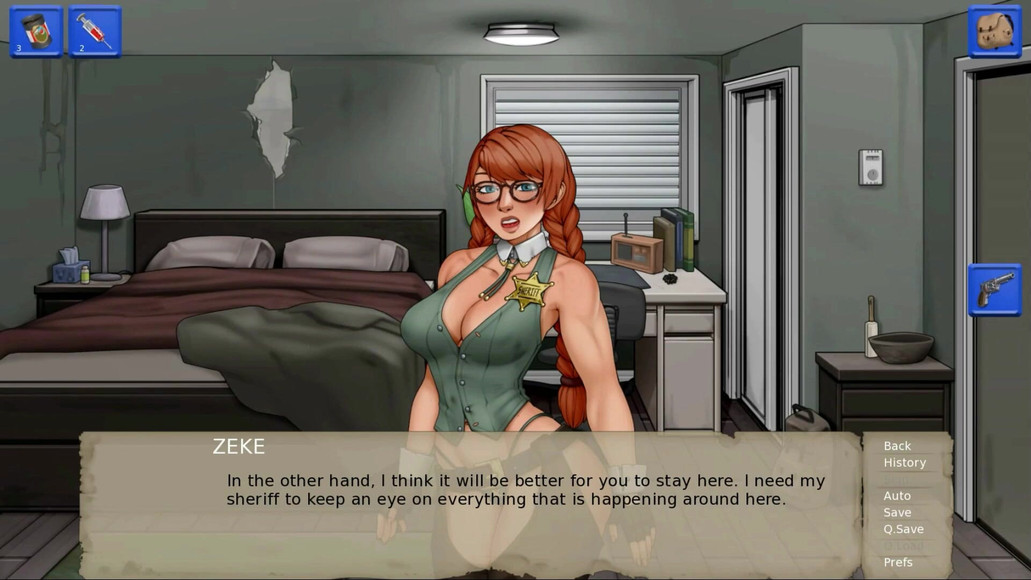Open the dialogue History

904,463
